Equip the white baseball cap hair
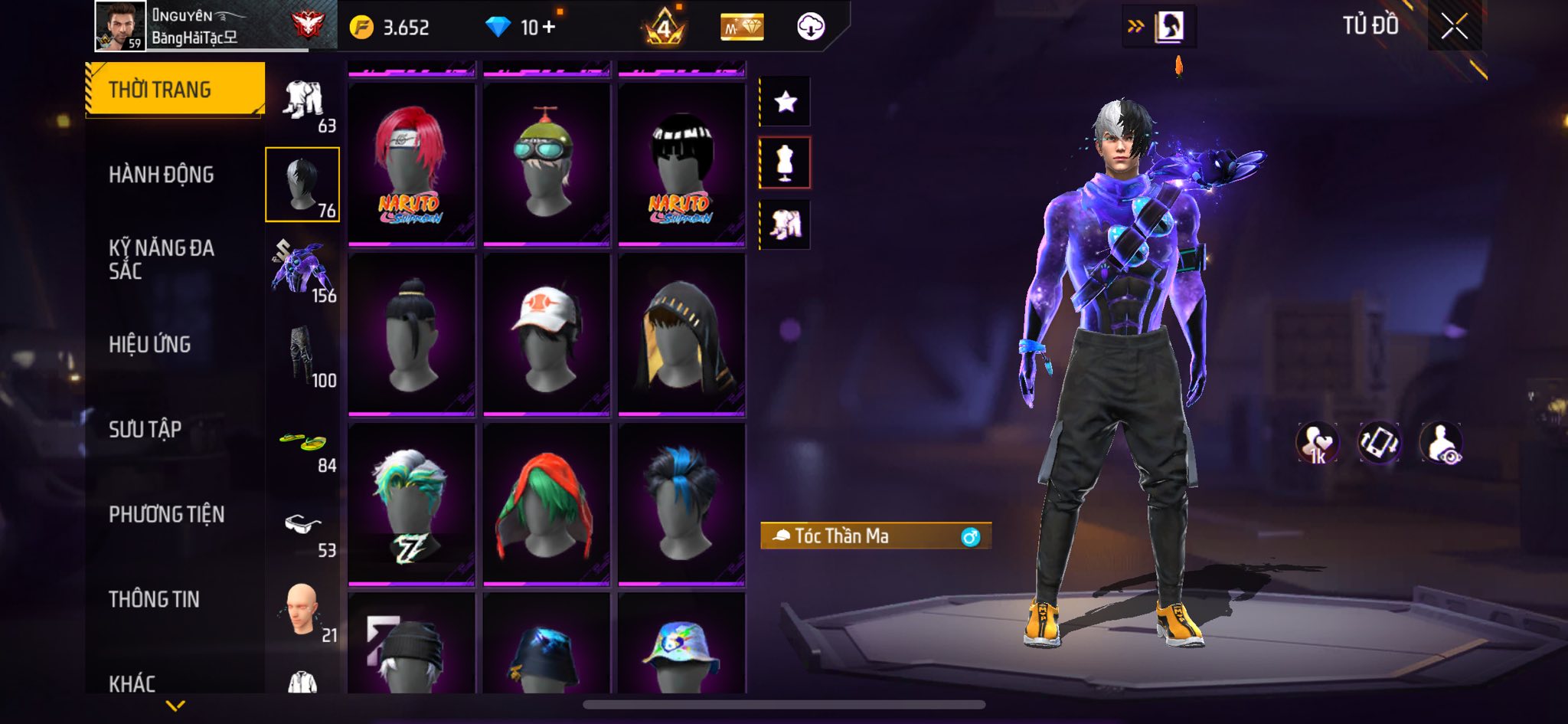The height and width of the screenshot is (724, 1568). point(547,335)
